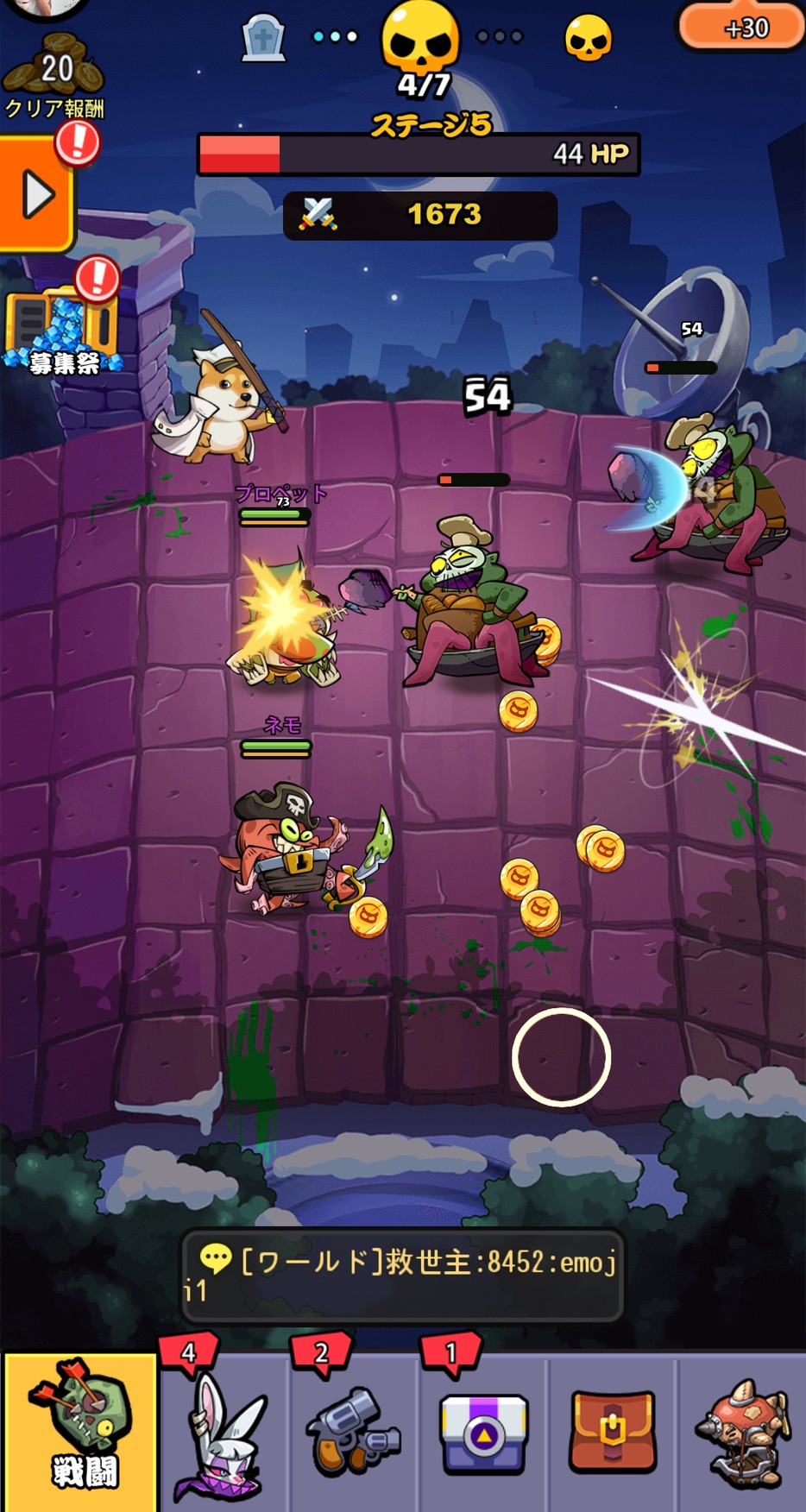
Task: Tap the small boss skull icon
Action: [x=589, y=39]
